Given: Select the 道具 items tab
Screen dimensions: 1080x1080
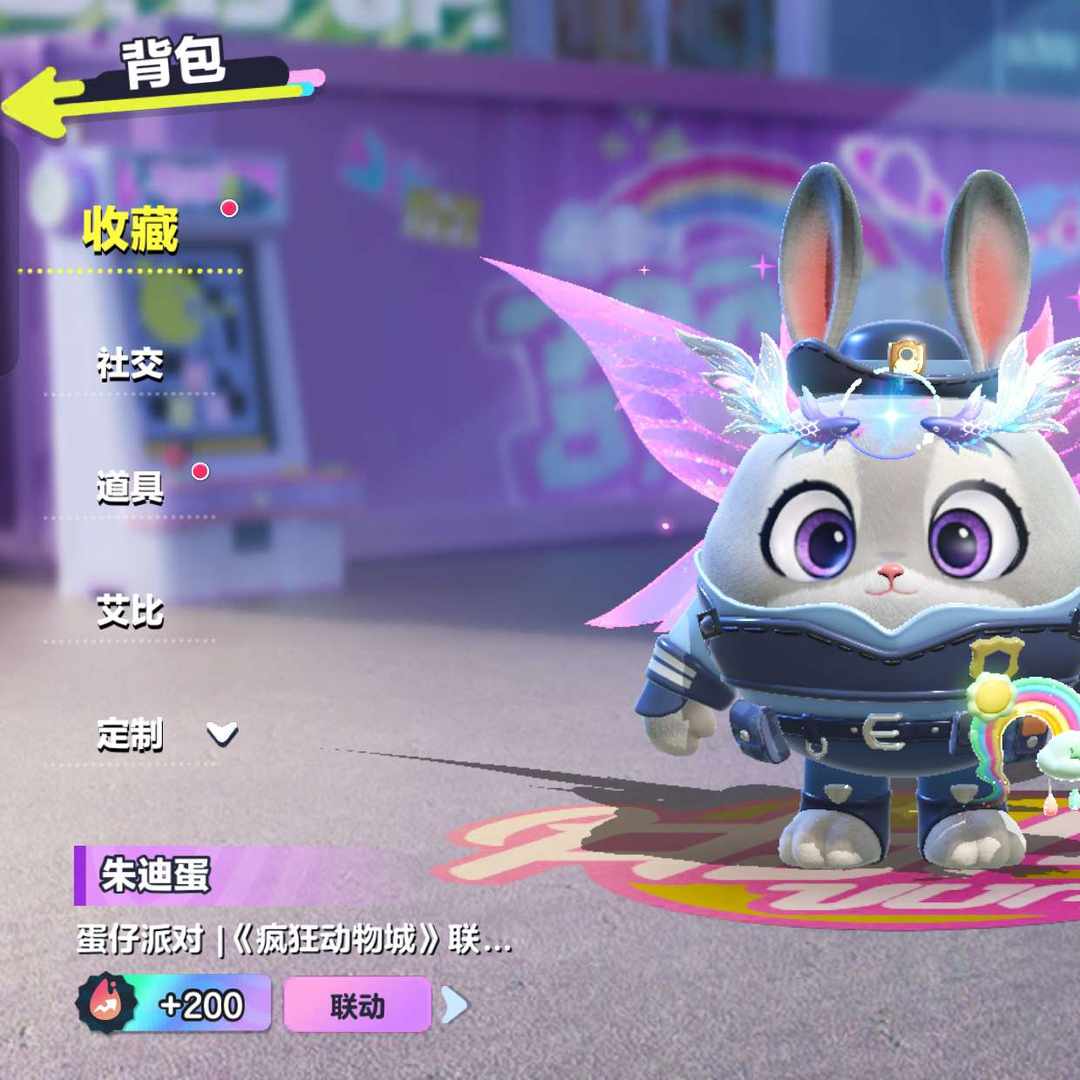Looking at the screenshot, I should coord(130,487).
